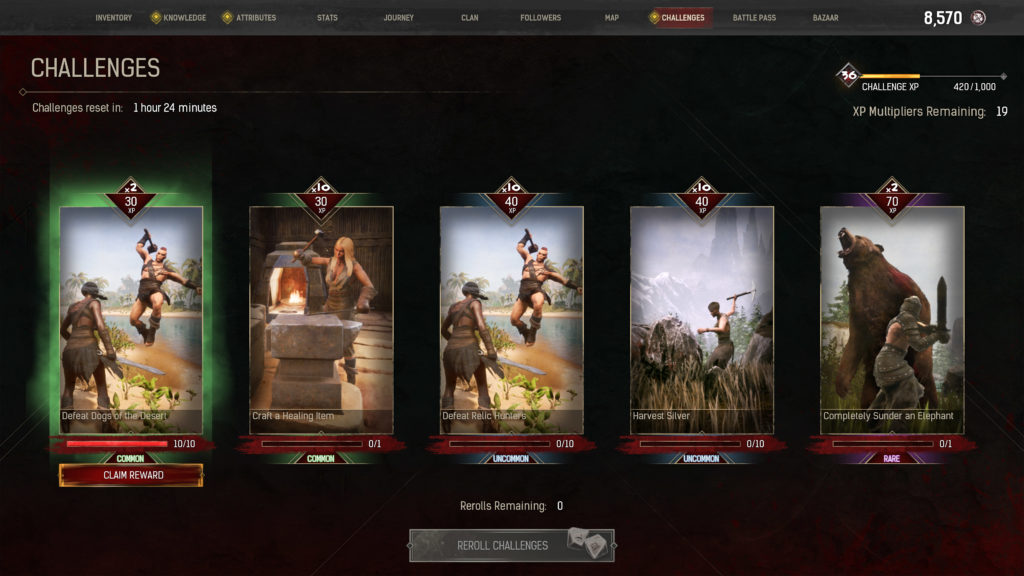
Task: Visit the Bazaar tab
Action: tap(825, 18)
